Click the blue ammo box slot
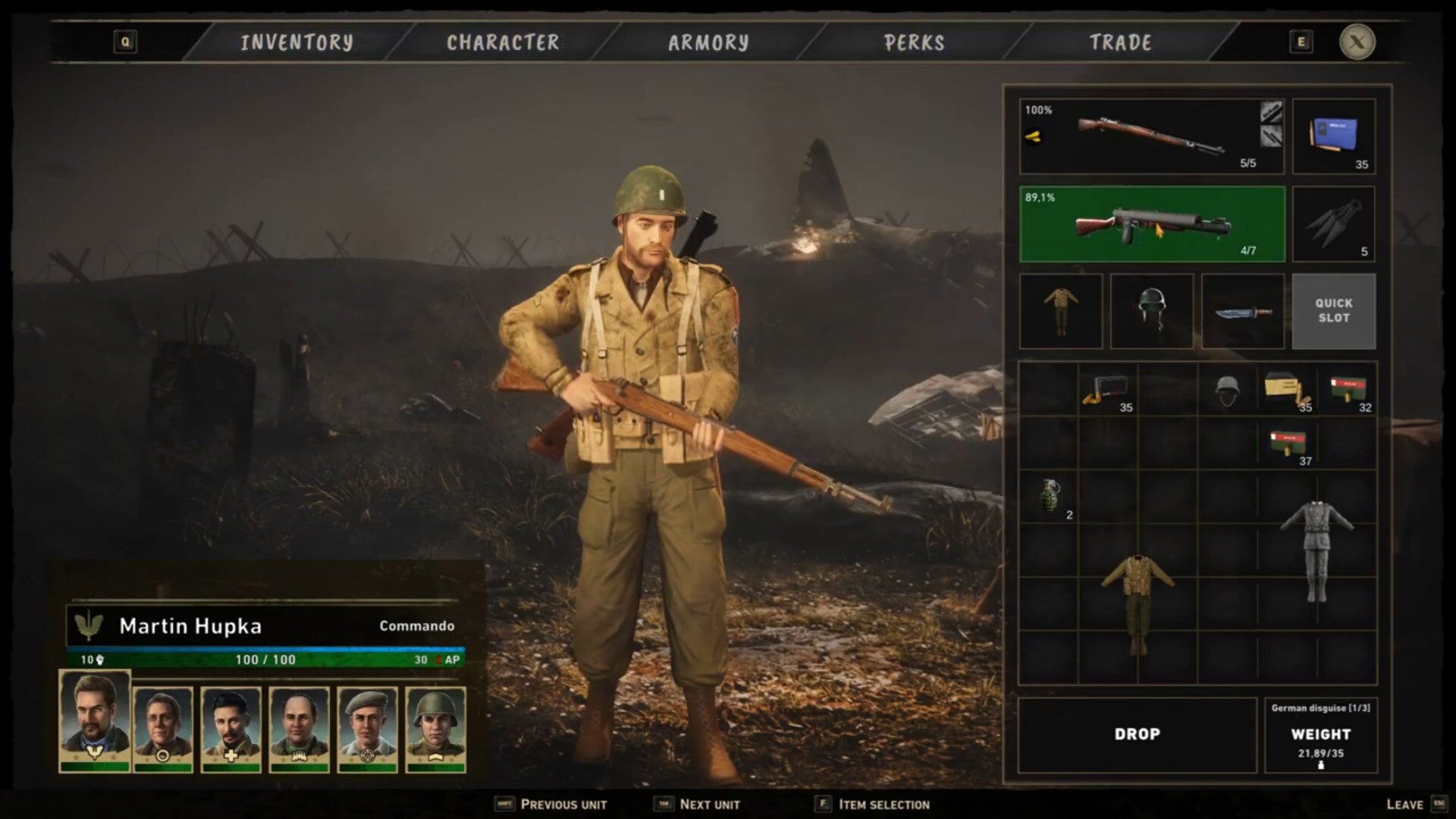 point(1333,136)
